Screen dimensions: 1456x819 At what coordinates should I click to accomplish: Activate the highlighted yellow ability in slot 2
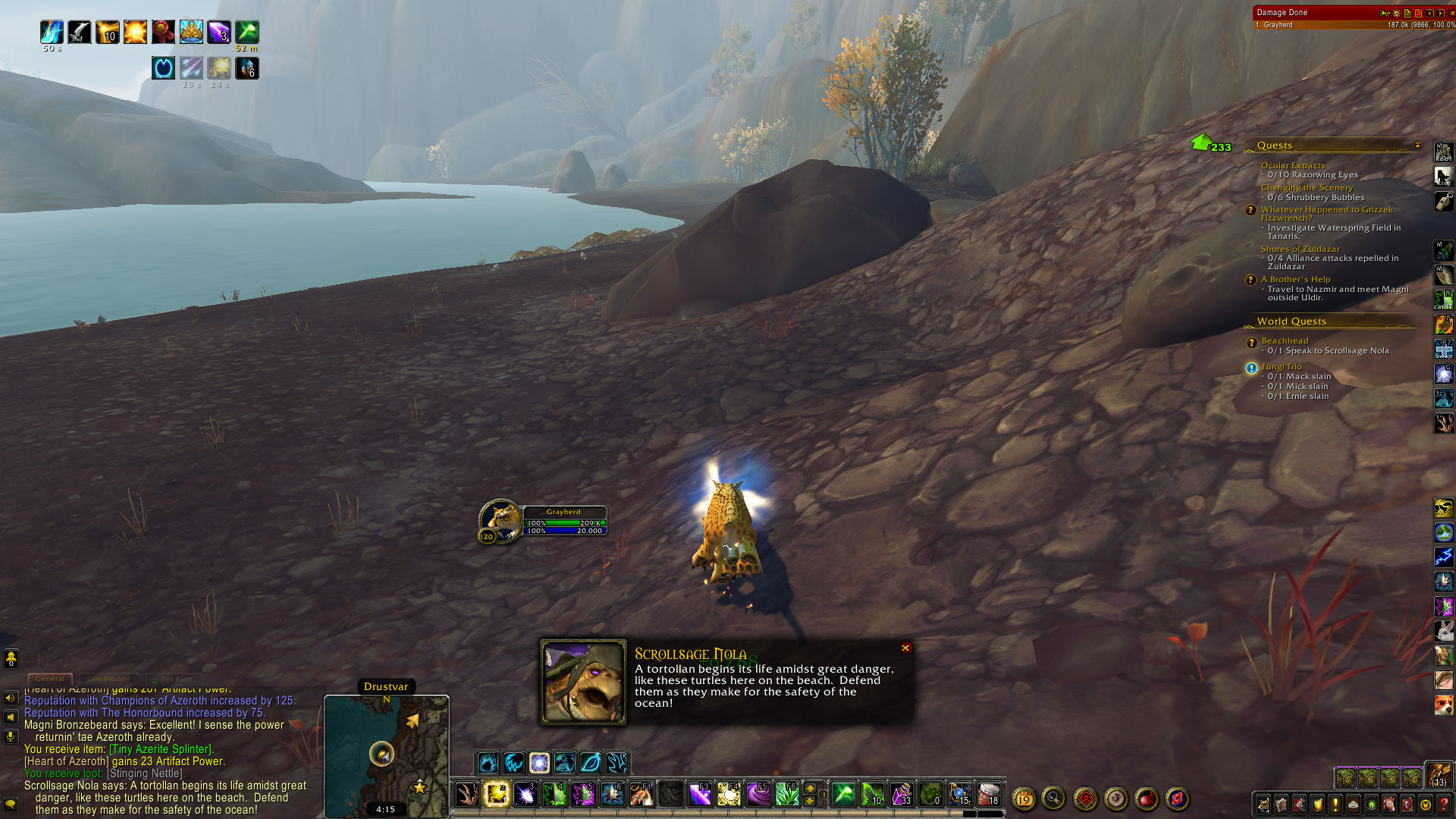coord(496,794)
